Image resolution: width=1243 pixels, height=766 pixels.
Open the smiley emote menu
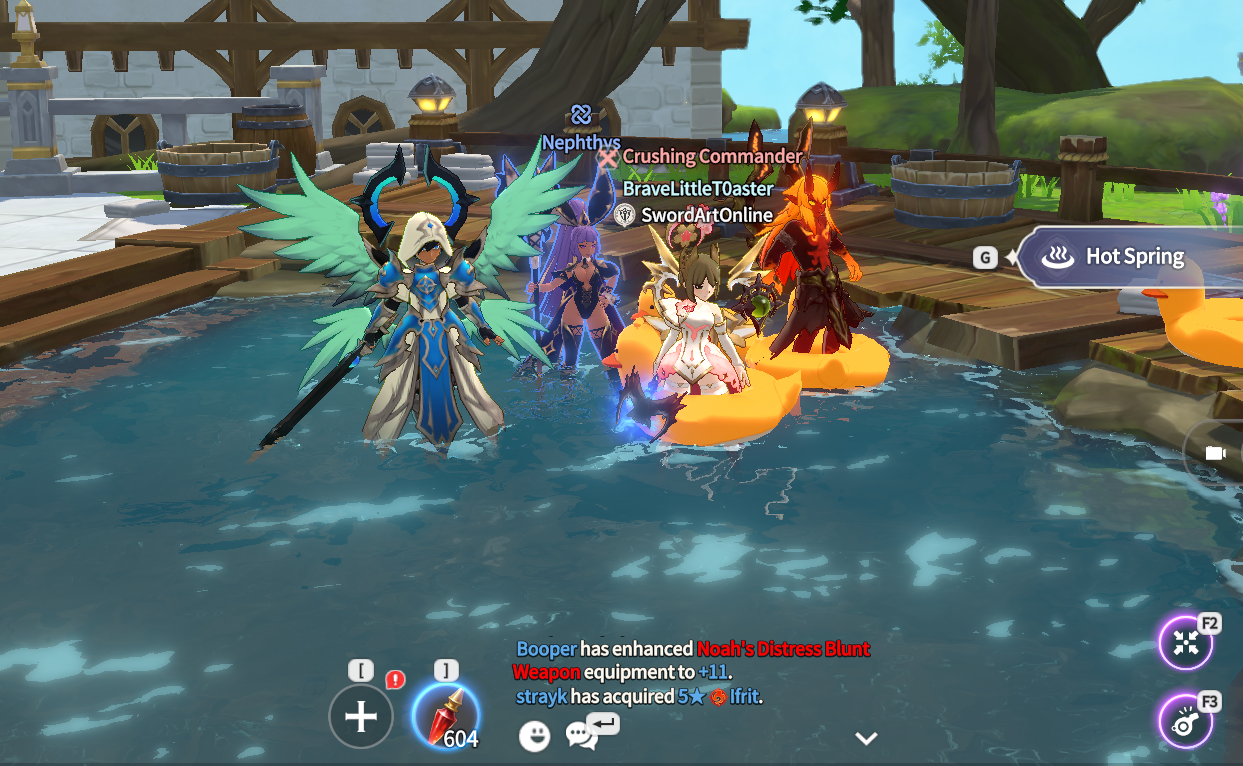click(x=535, y=737)
